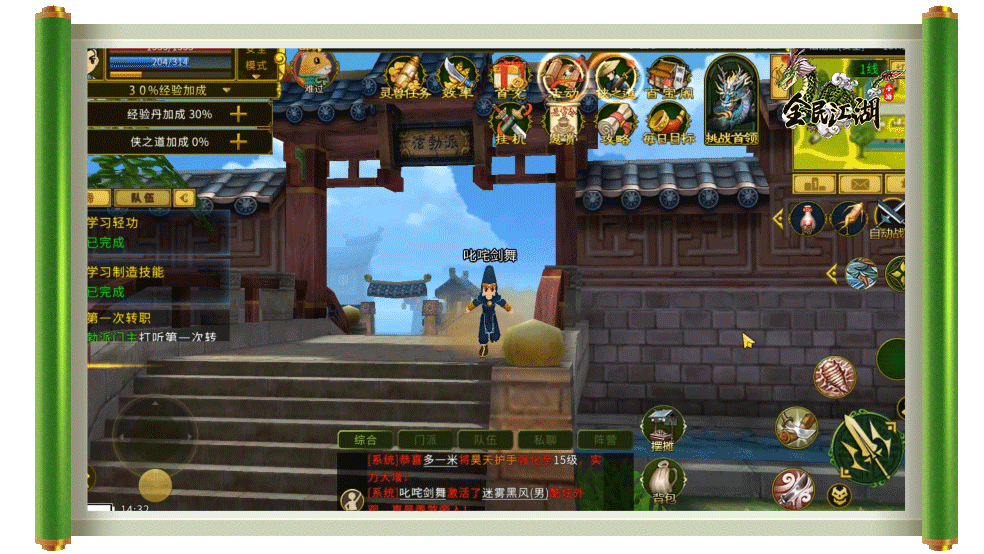
Task: Open the 首充 first-recharge gift icon
Action: click(x=510, y=76)
